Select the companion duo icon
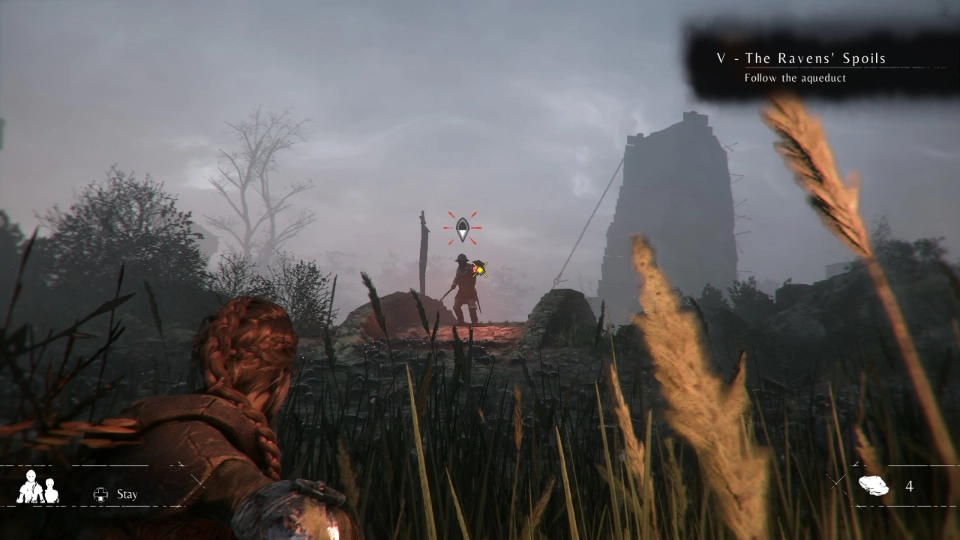Image resolution: width=960 pixels, height=540 pixels. [38, 487]
